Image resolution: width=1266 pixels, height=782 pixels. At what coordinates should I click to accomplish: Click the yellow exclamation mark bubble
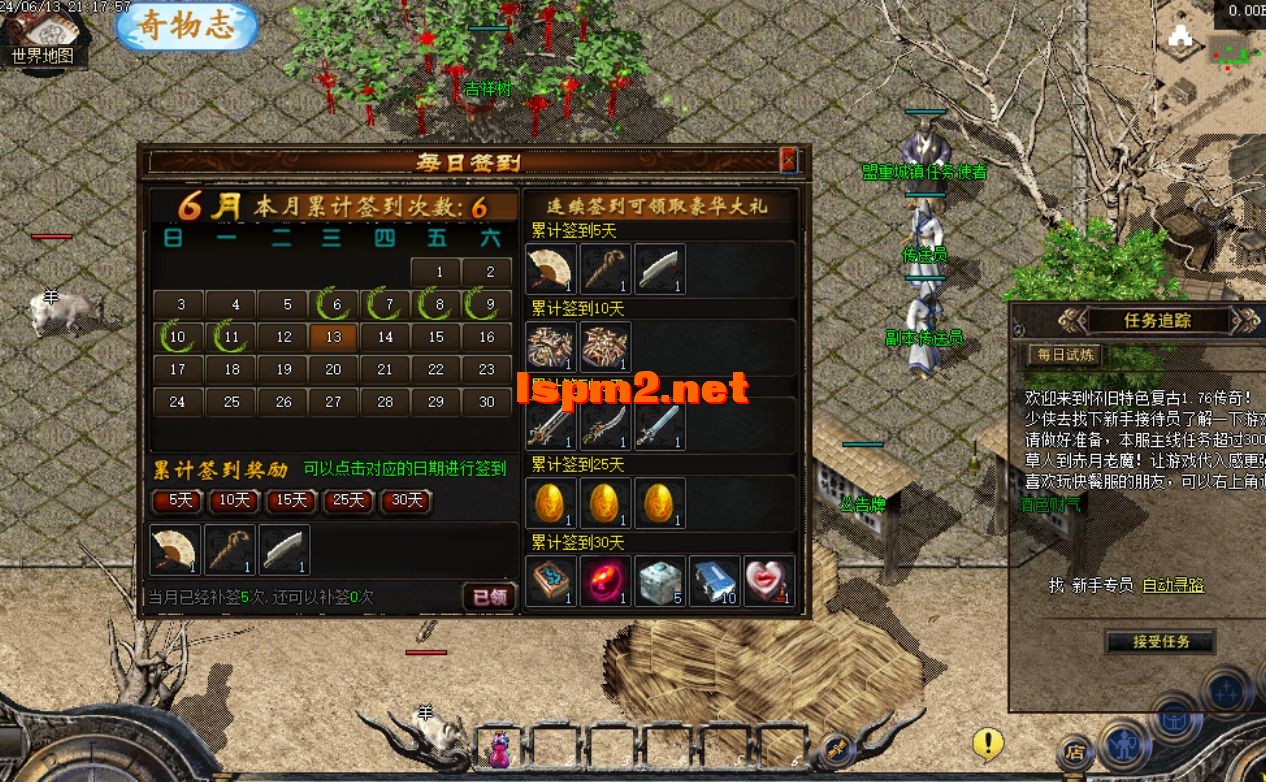(x=988, y=742)
